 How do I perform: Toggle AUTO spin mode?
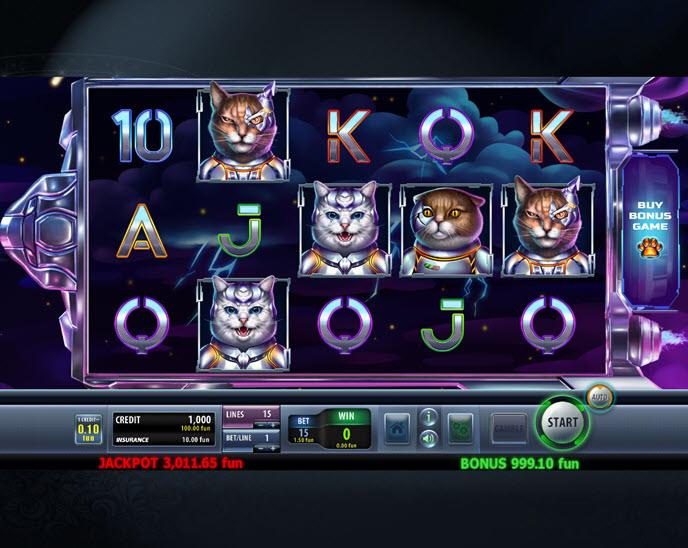pos(600,397)
